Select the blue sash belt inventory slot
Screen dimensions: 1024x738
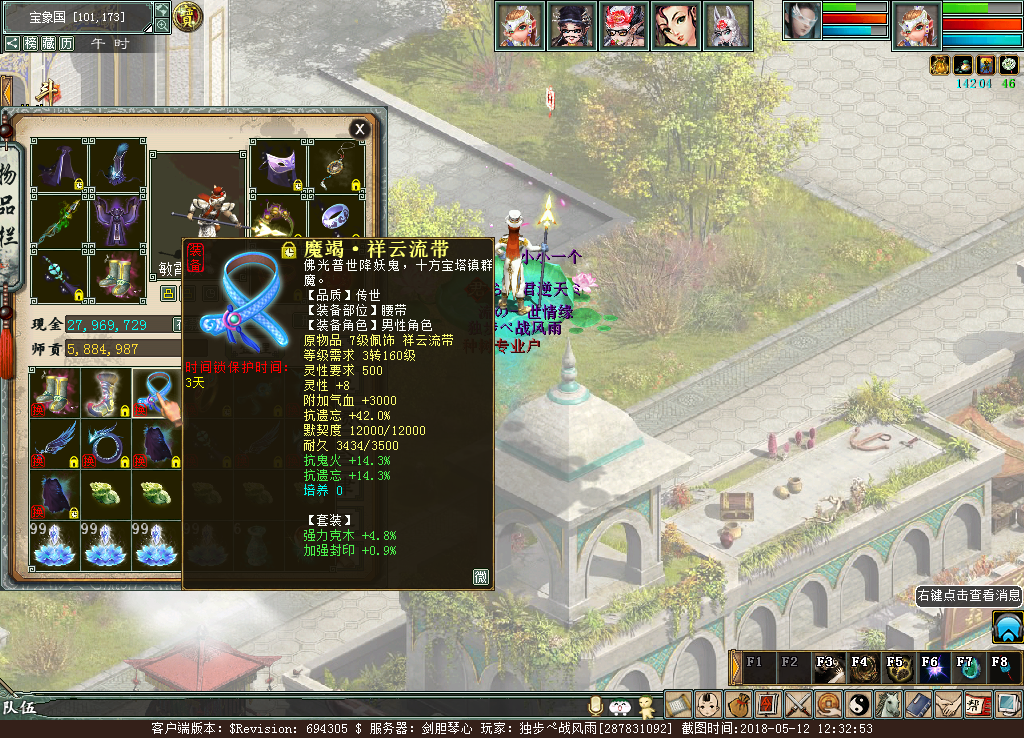[155, 391]
